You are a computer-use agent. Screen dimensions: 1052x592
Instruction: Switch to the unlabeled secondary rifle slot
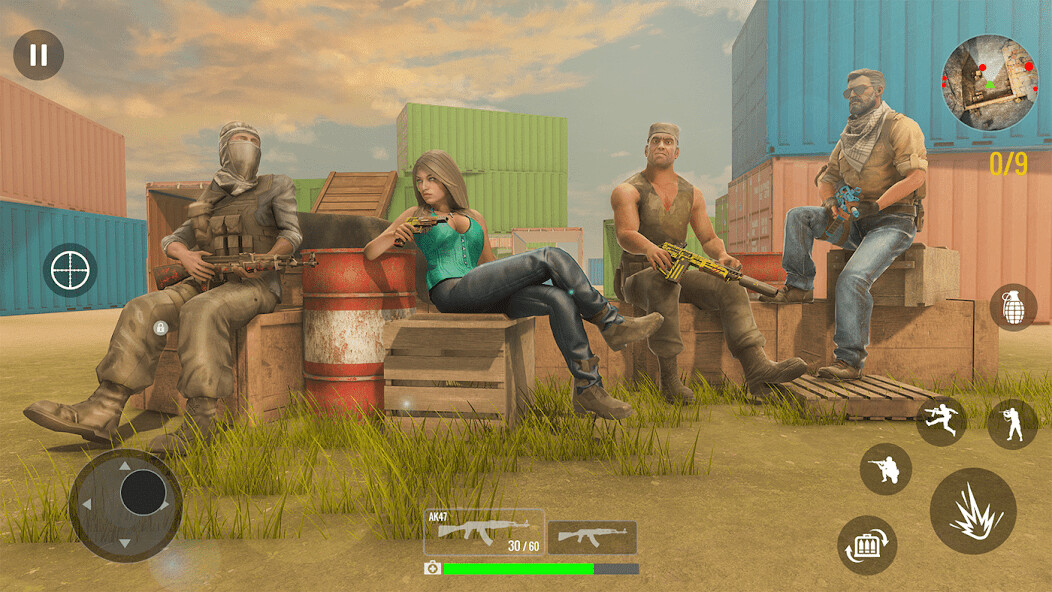[592, 537]
